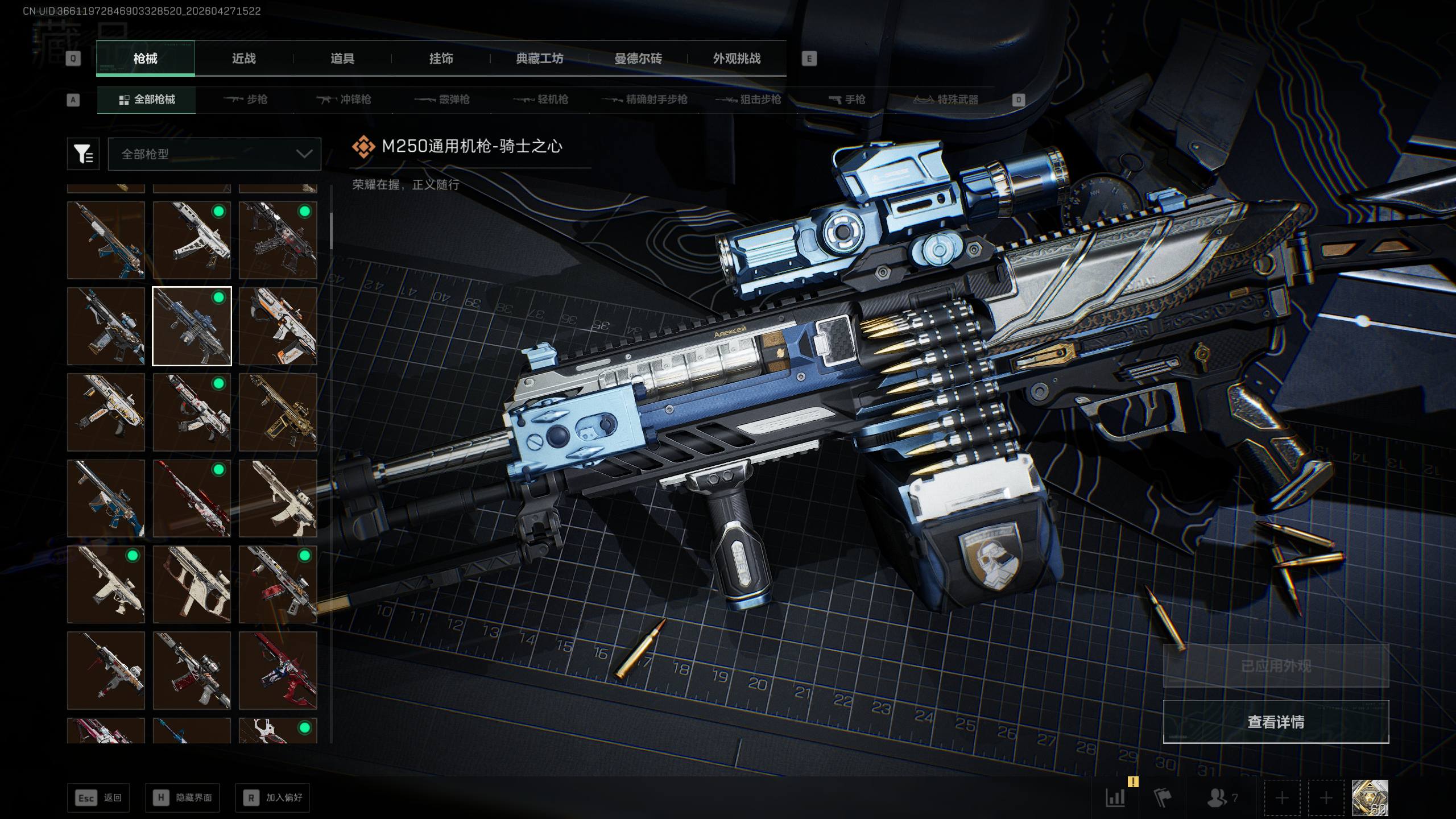The height and width of the screenshot is (819, 1456).
Task: Filter by 冲锋枪 submachine guns
Action: pos(344,100)
